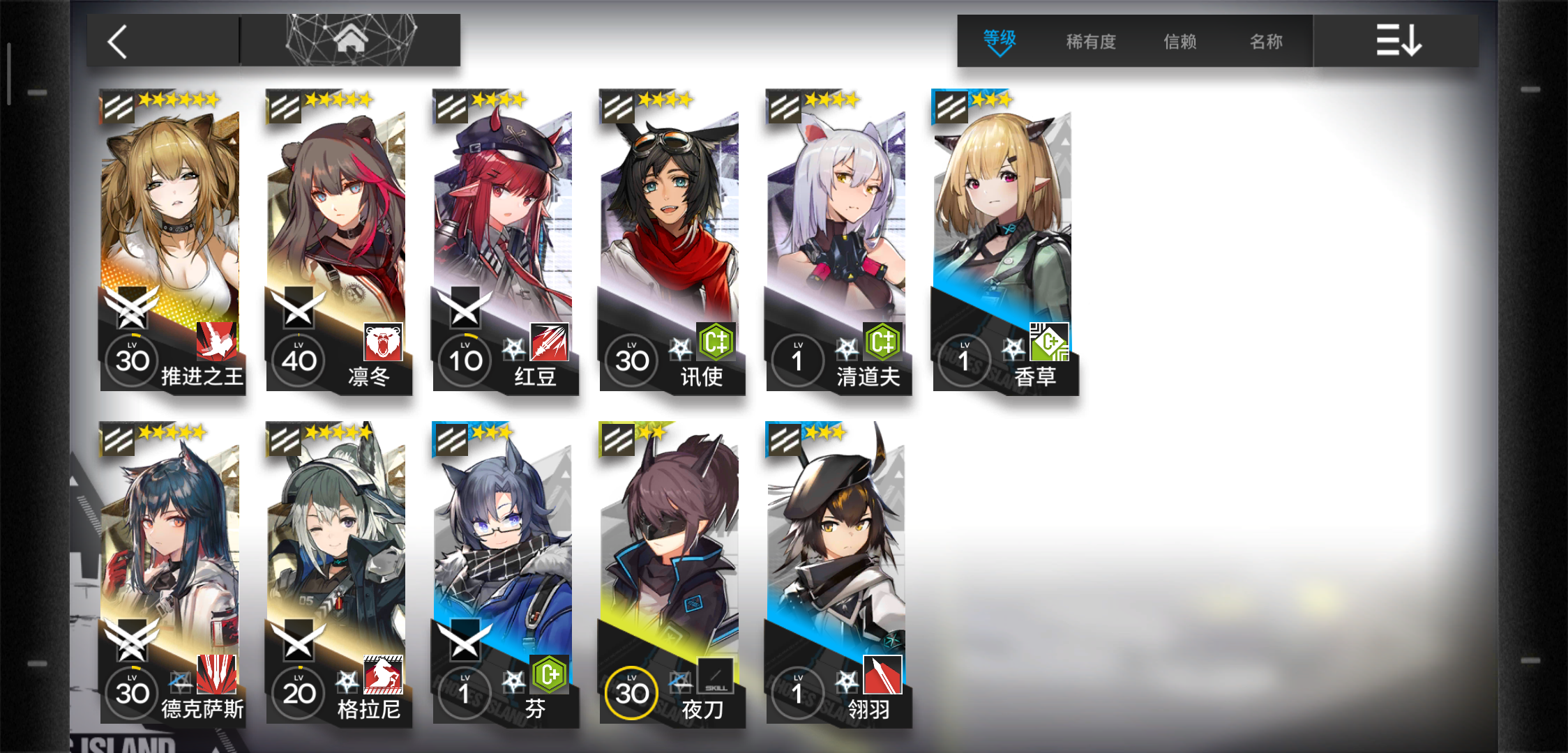This screenshot has width=1568, height=753.
Task: Go back with the arrow button
Action: click(x=119, y=42)
